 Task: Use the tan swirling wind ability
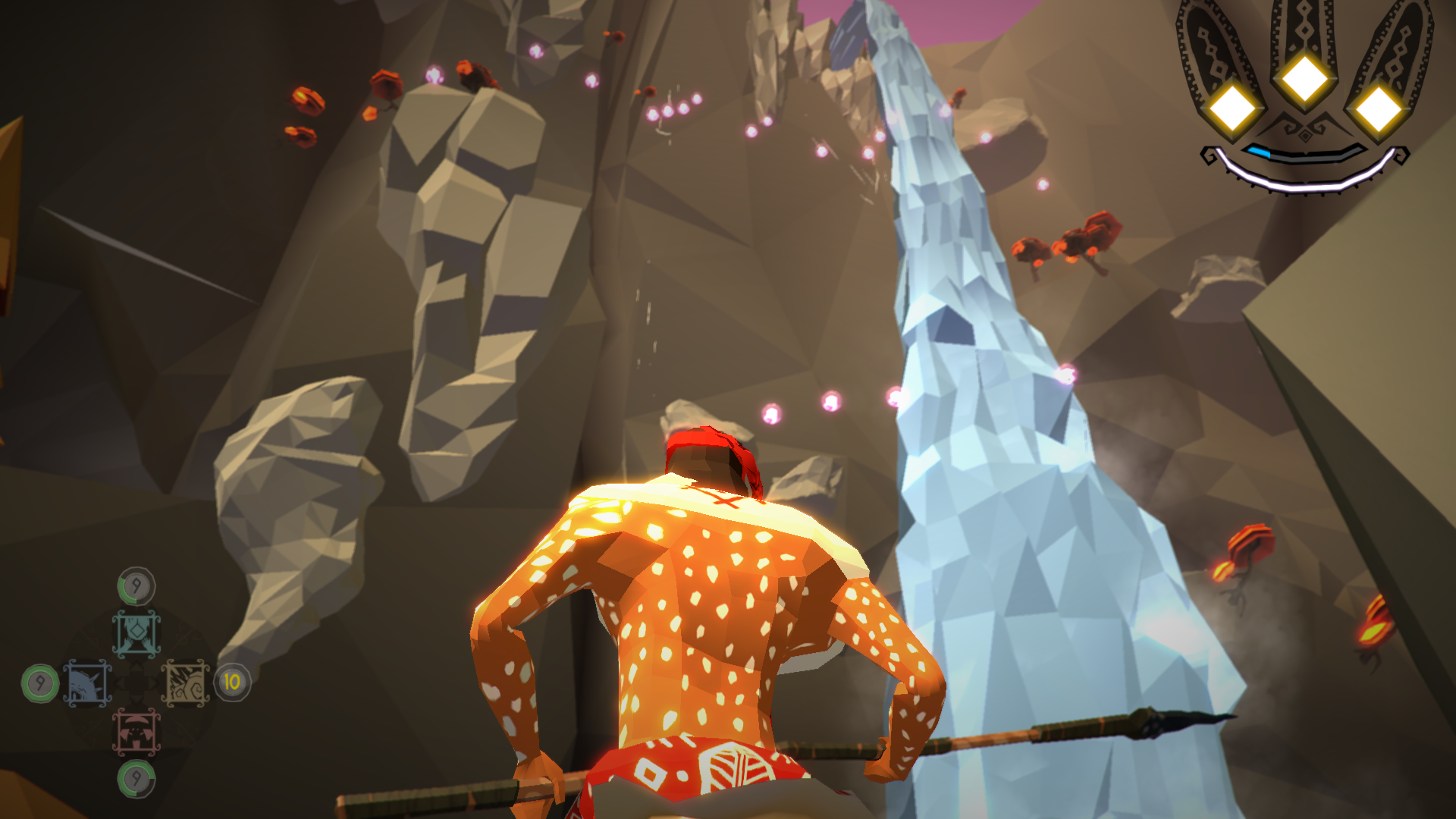[186, 683]
